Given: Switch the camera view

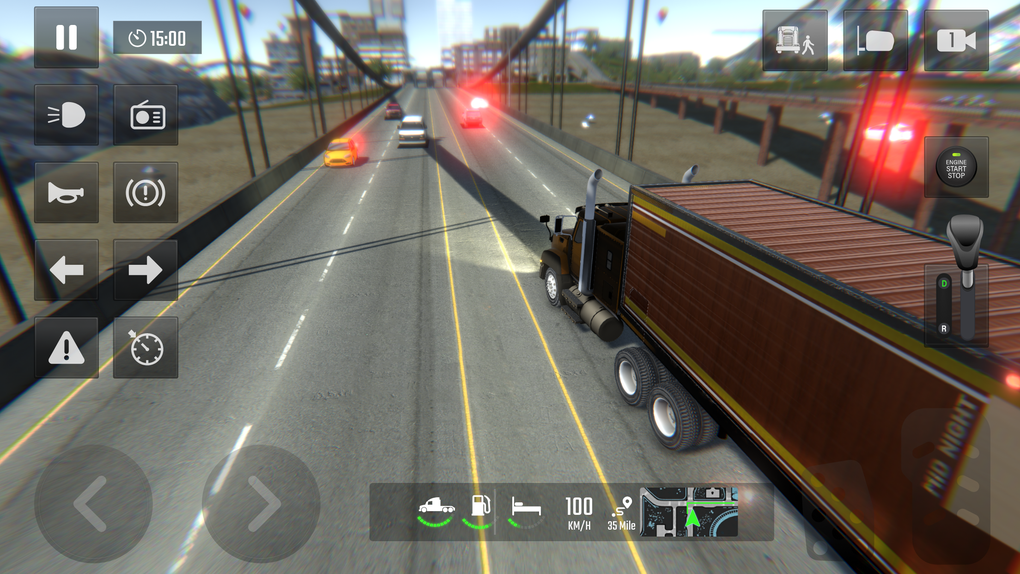Looking at the screenshot, I should [x=956, y=41].
